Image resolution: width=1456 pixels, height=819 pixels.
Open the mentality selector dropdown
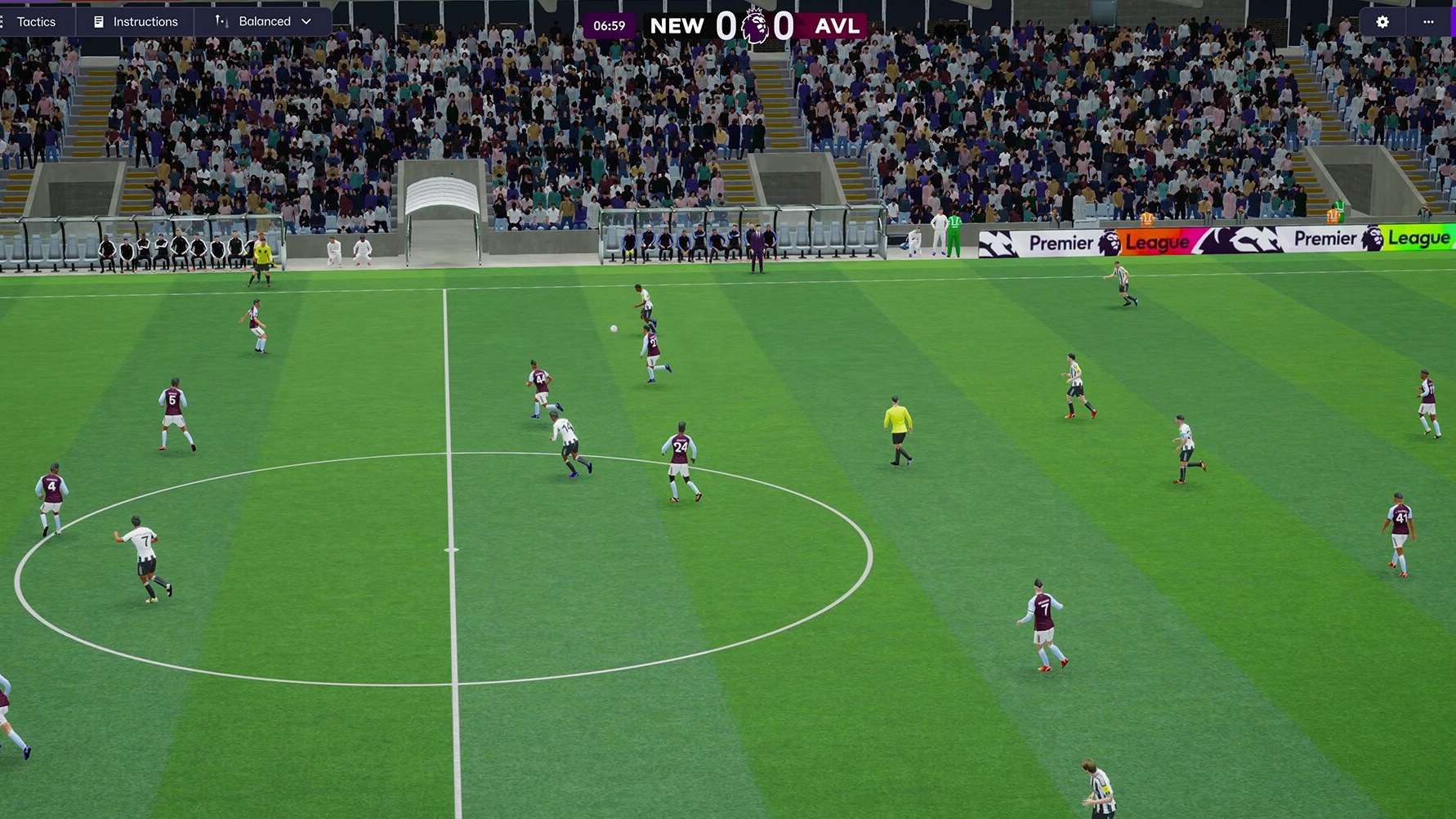click(x=263, y=21)
